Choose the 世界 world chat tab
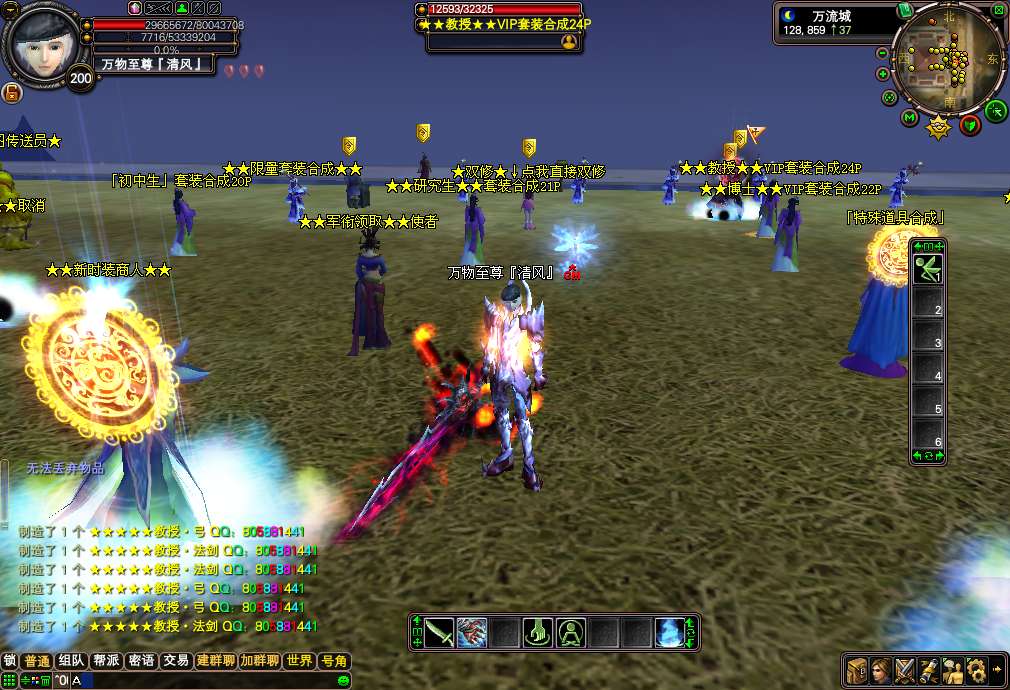 [299, 661]
